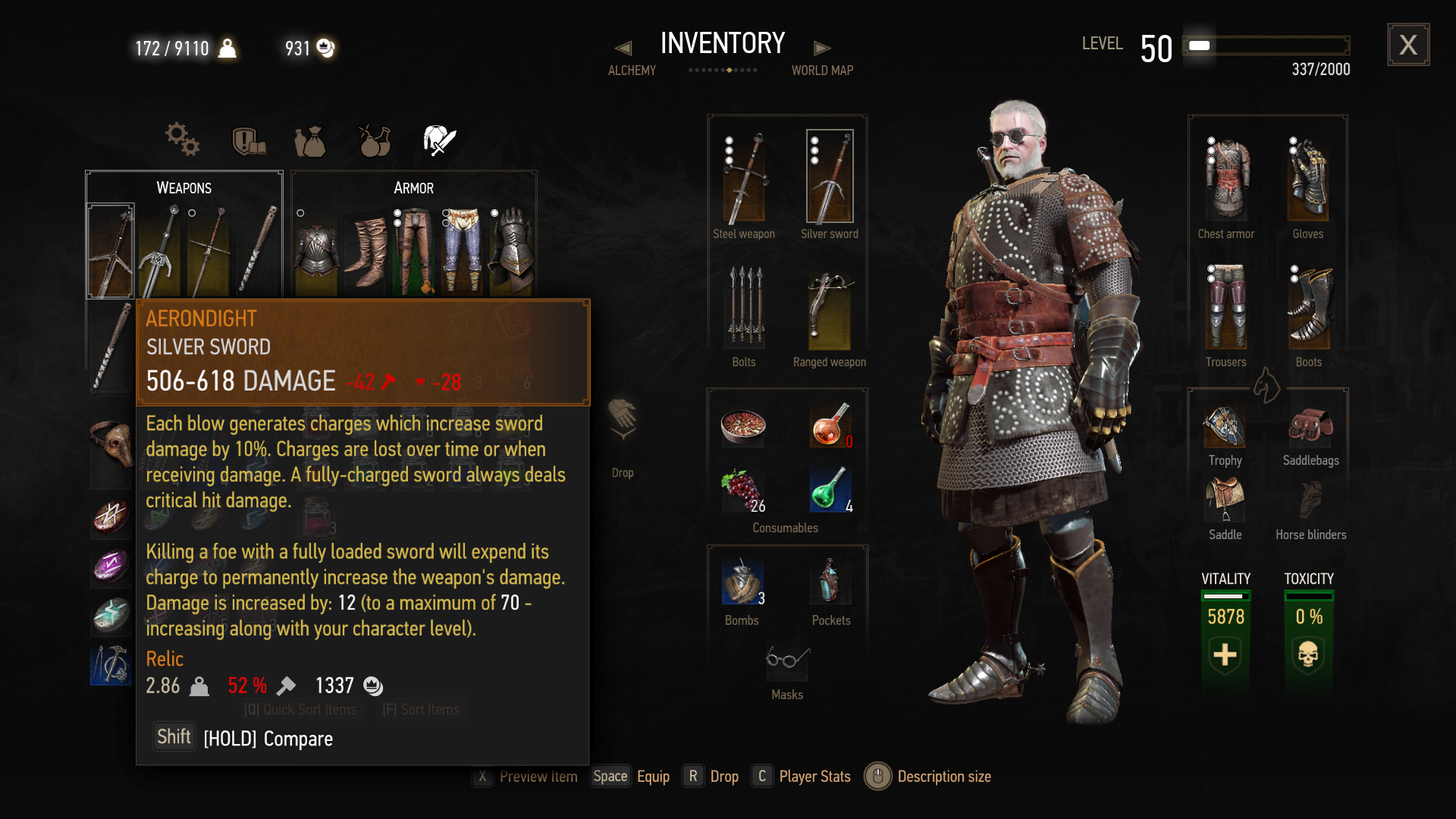Choose the equipped Gloves slot
This screenshot has height=819, width=1456.
pos(1308,180)
